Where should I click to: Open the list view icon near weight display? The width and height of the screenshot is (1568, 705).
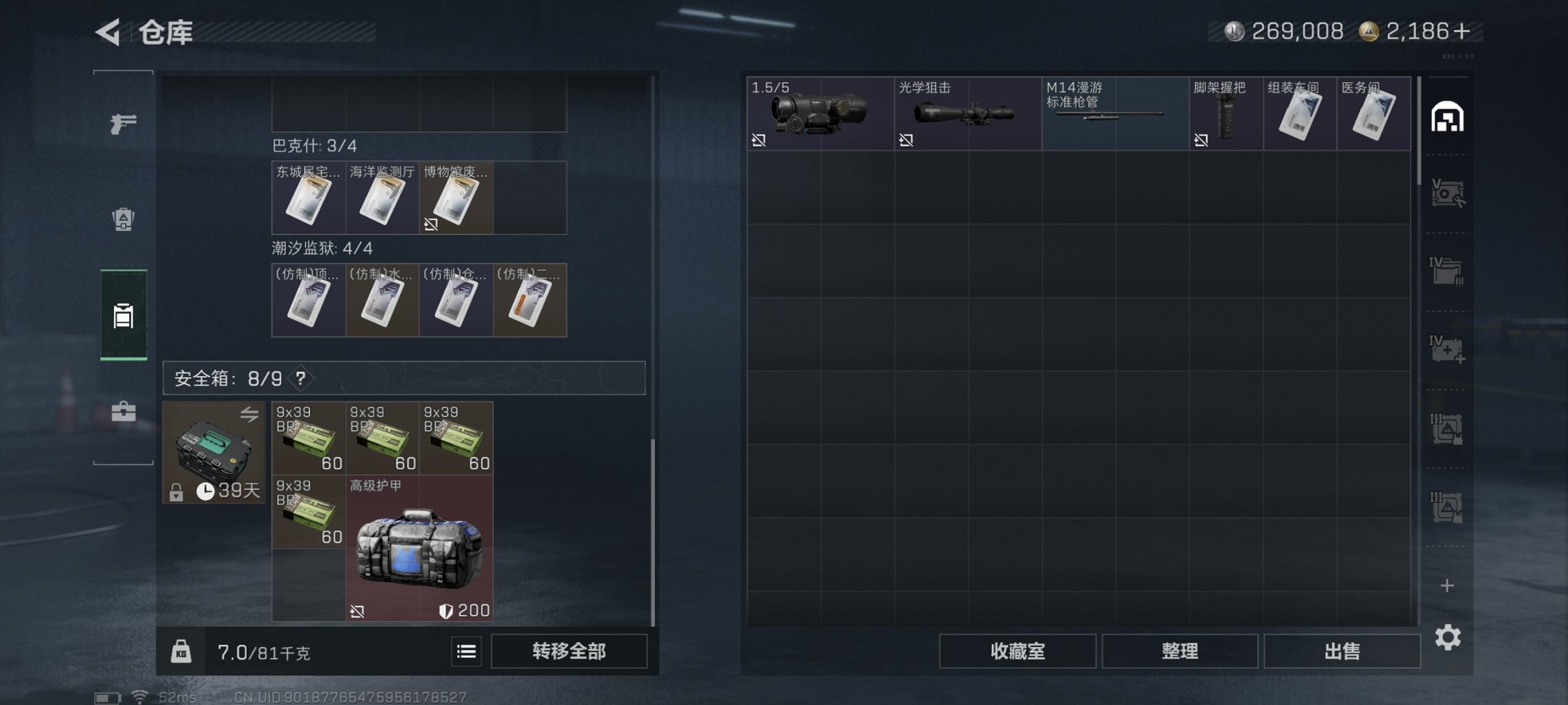(467, 652)
